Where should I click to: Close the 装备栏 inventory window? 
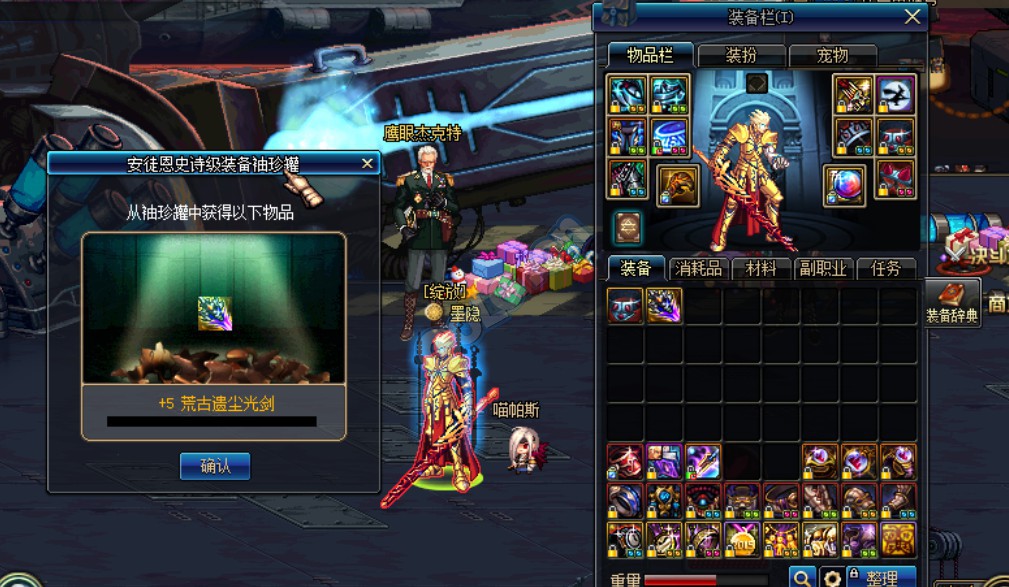click(x=912, y=16)
